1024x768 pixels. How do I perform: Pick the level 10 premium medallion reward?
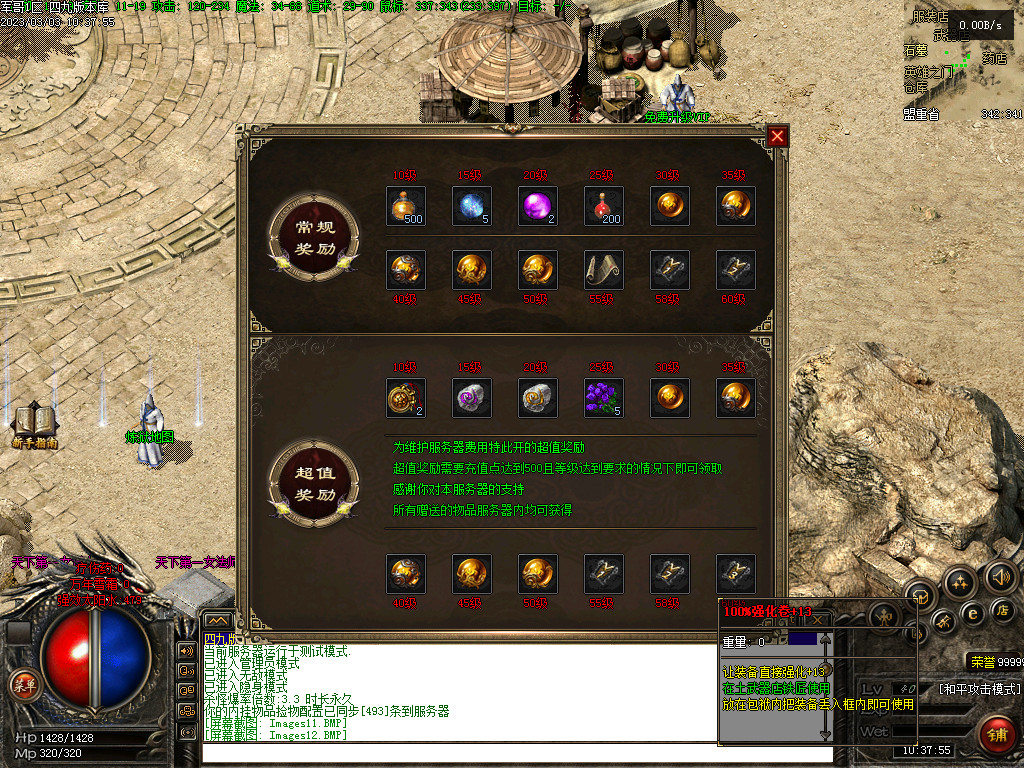(406, 398)
